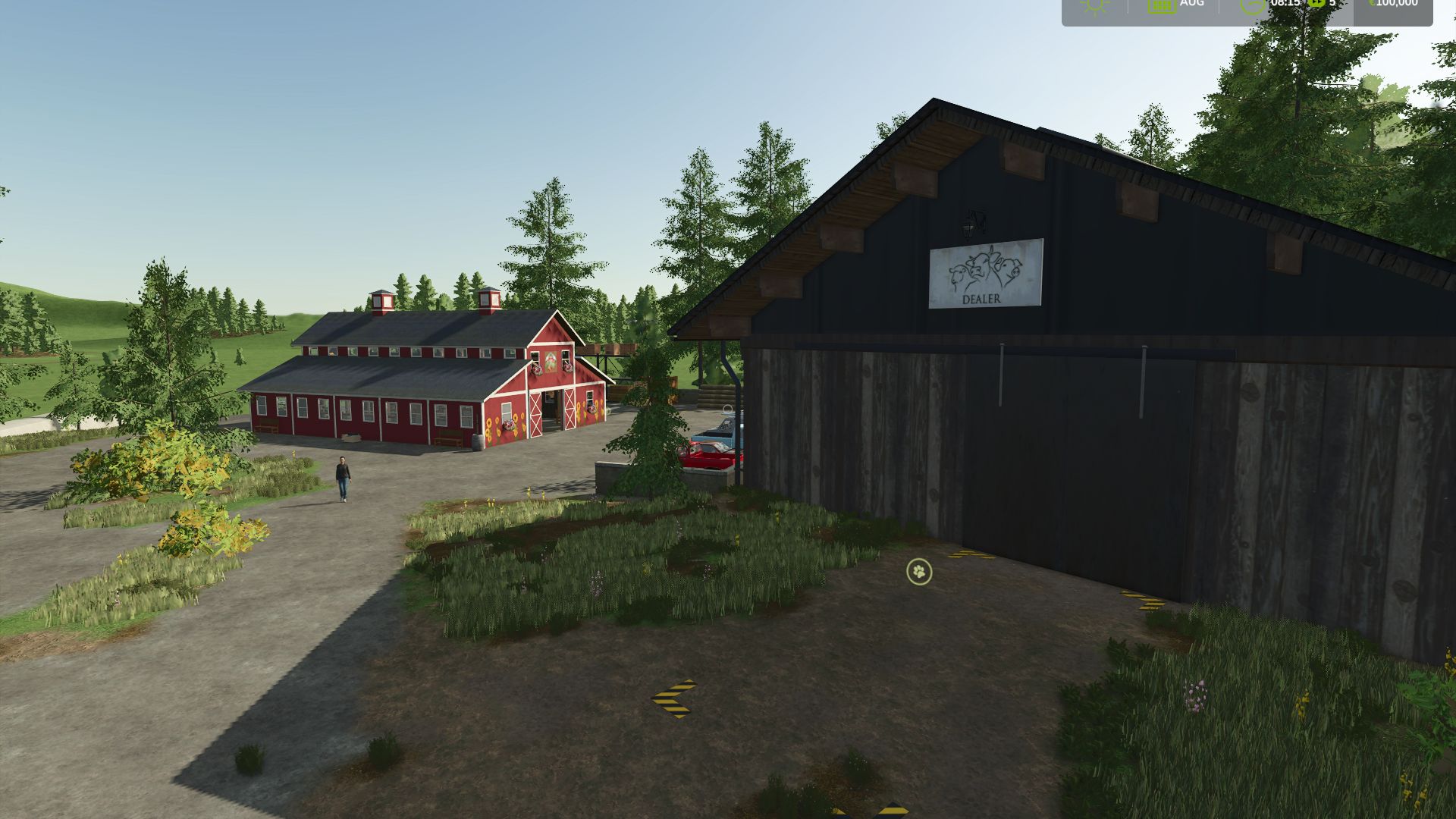This screenshot has width=1456, height=819.
Task: Click the sun weather icon
Action: [x=1094, y=5]
